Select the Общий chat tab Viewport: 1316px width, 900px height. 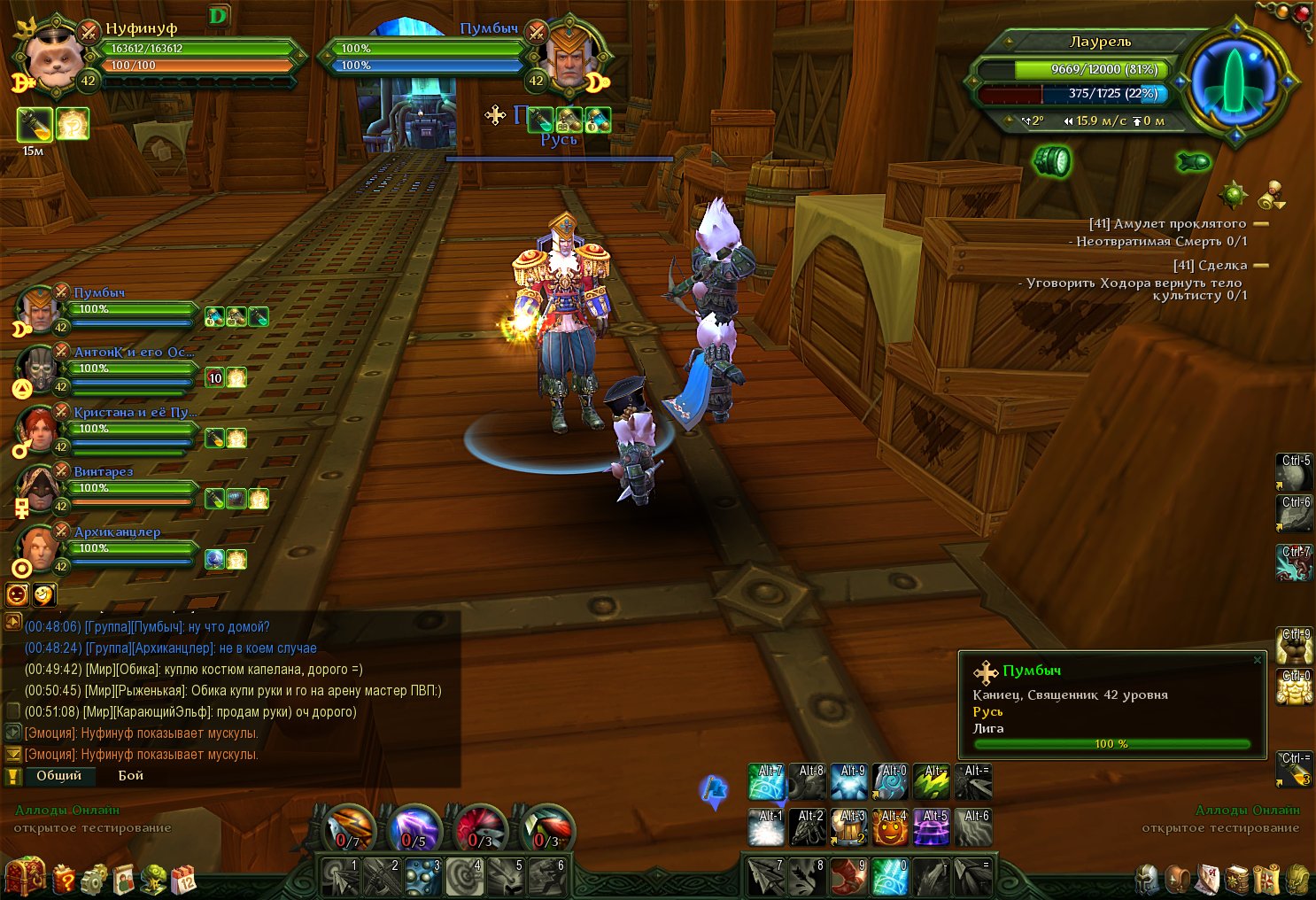point(58,775)
